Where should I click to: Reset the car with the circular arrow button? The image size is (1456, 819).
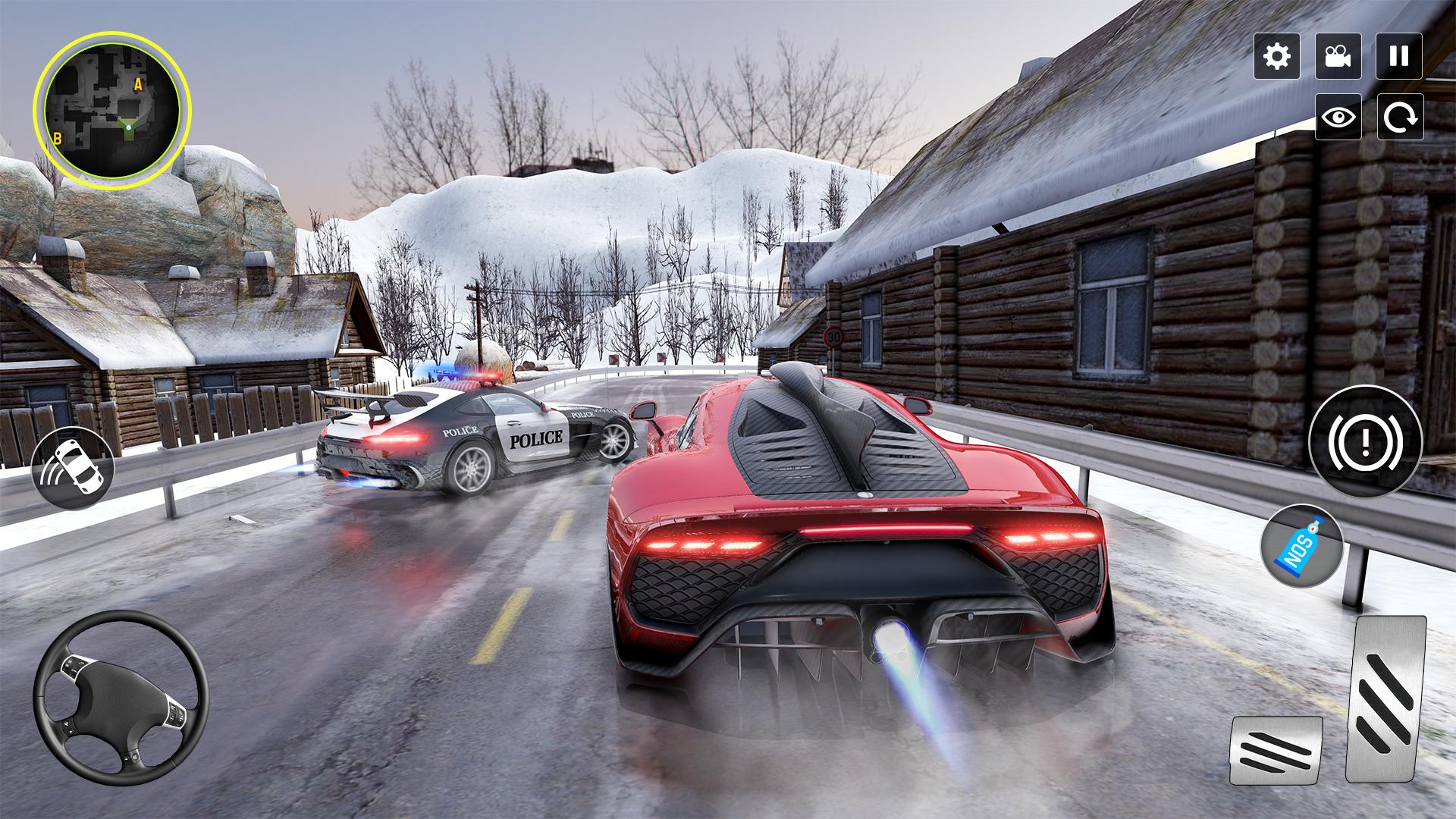point(1398,117)
